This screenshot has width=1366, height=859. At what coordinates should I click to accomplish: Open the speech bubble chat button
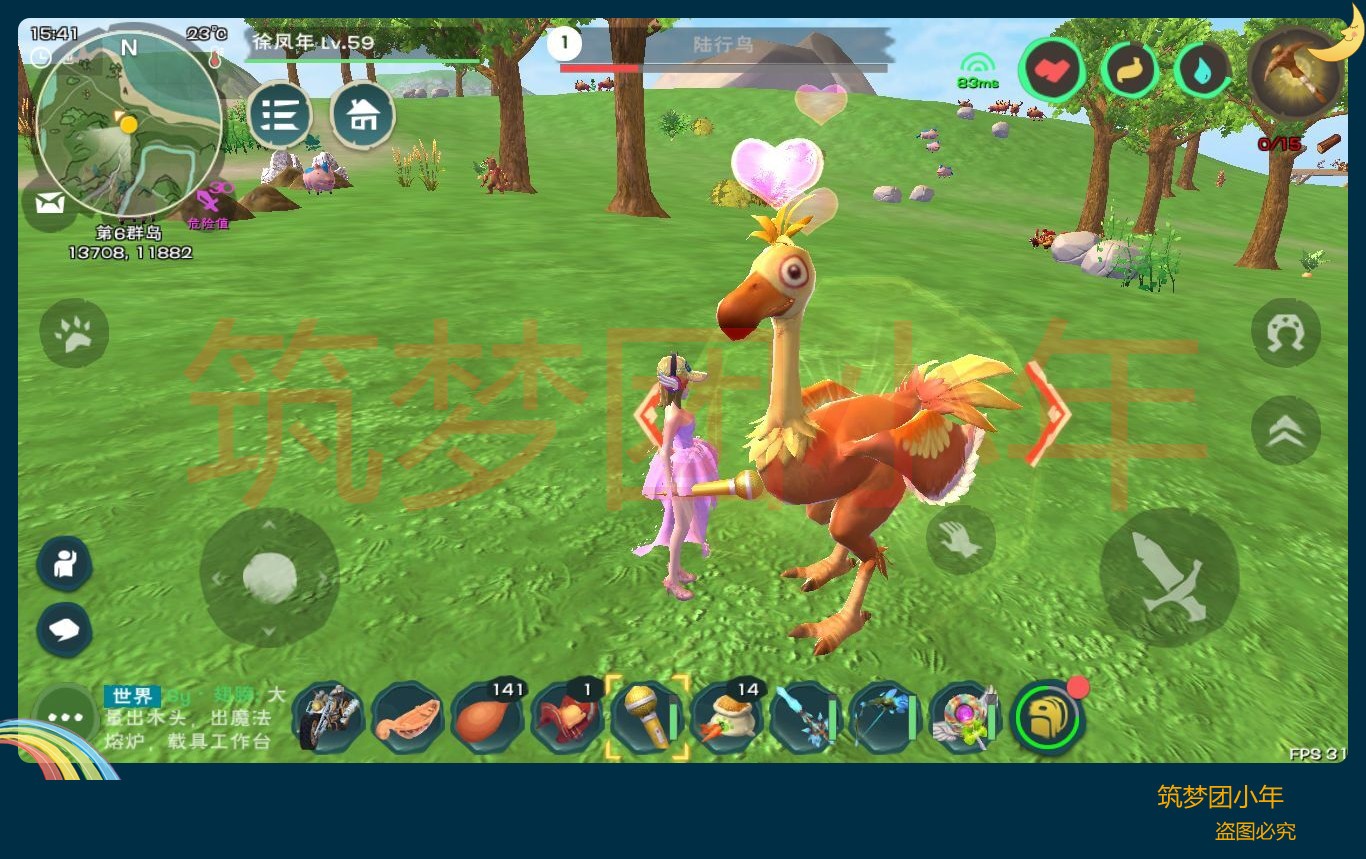(x=65, y=630)
